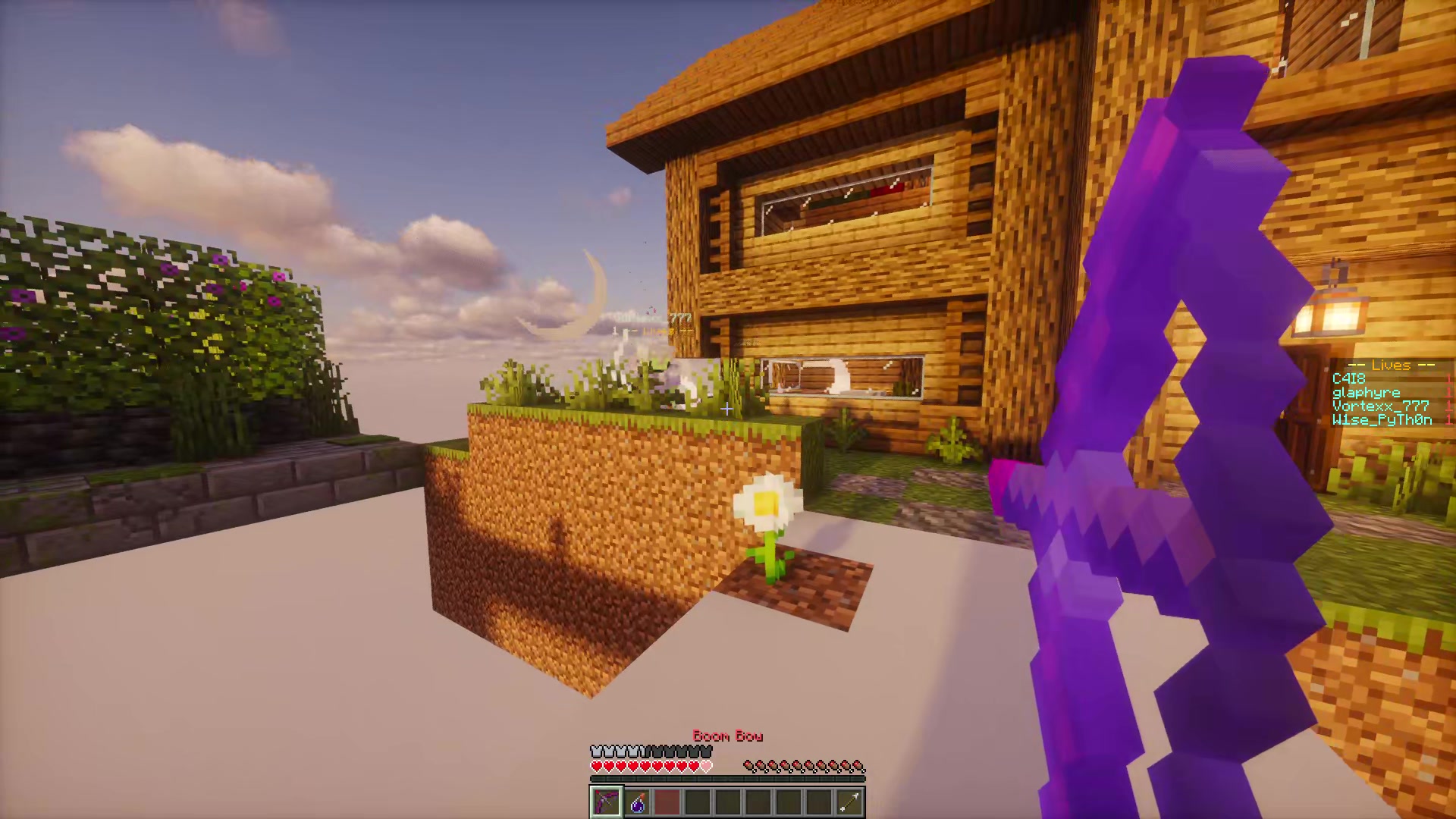Click the leftmost armor chestplate icon
Viewport: 1456px width, 819px height.
(598, 751)
